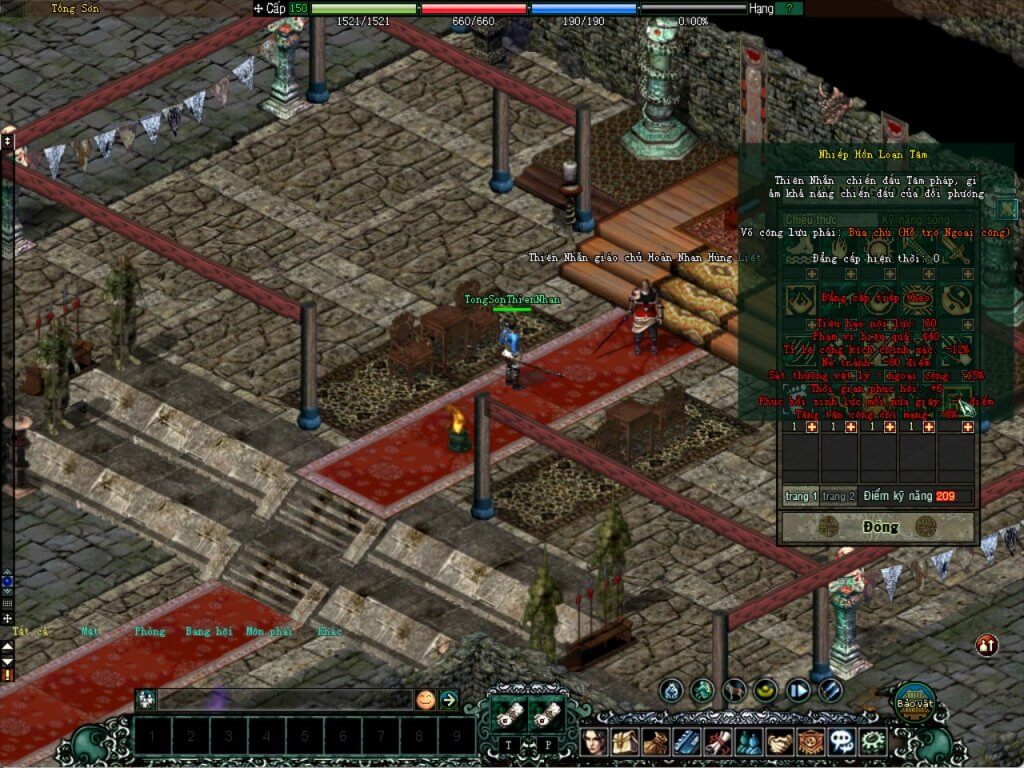The width and height of the screenshot is (1024, 768).
Task: Select the trang 1 skill page
Action: [x=801, y=496]
